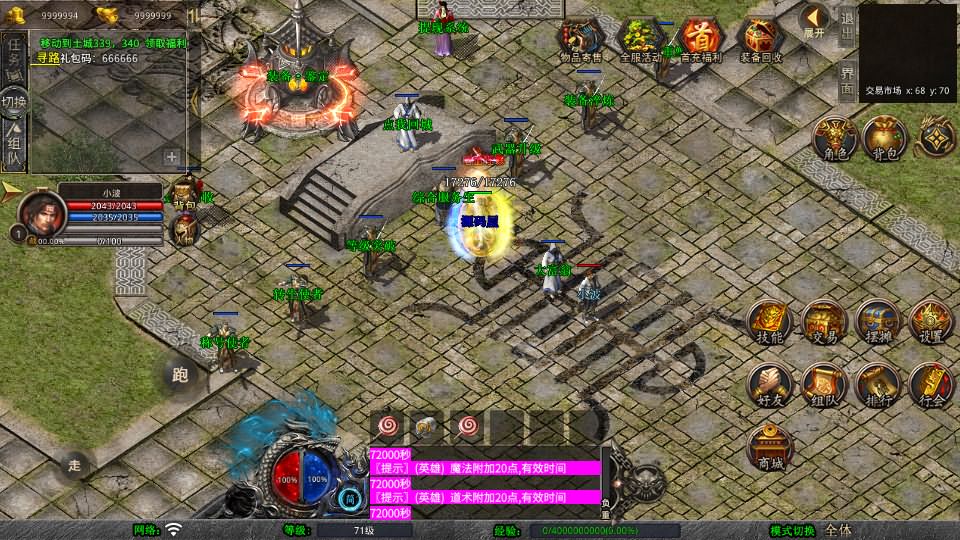Viewport: 960px width, 540px height.
Task: Open the 装备回收 equipment recycle chest
Action: tap(762, 40)
